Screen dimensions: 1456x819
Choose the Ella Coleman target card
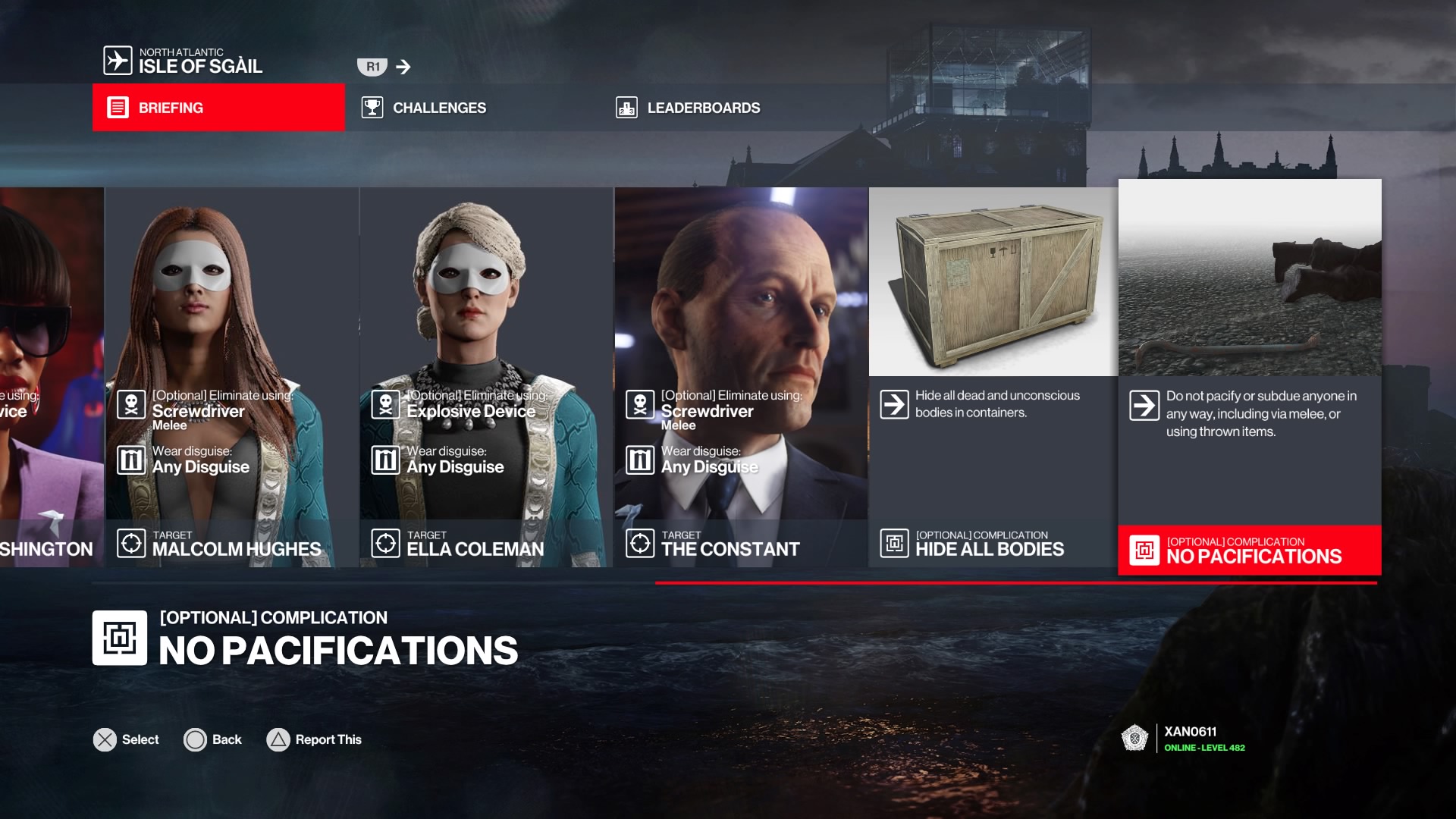pyautogui.click(x=485, y=377)
